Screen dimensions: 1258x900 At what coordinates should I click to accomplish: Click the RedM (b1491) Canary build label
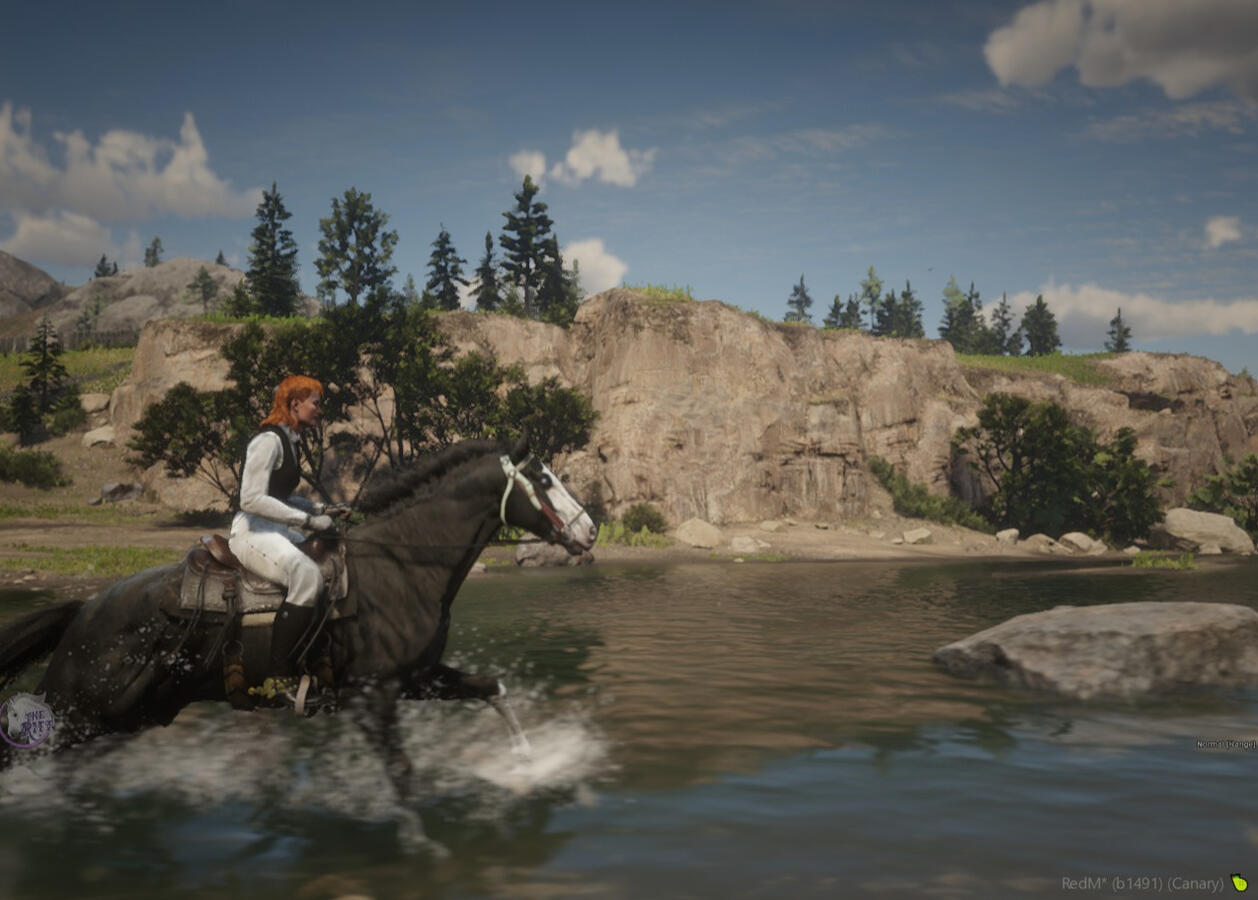(x=1142, y=884)
